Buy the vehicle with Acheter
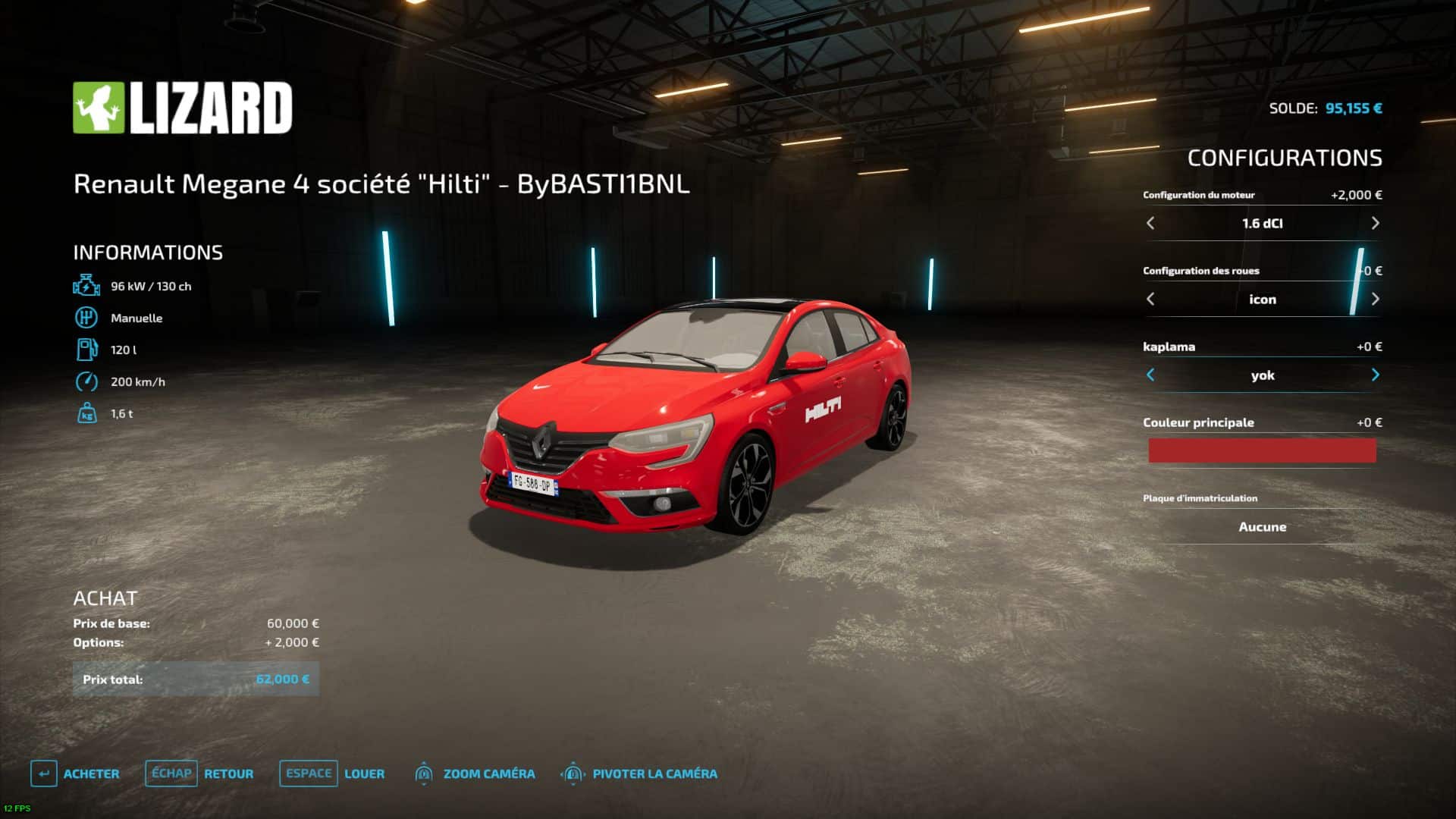The image size is (1456, 819). [76, 773]
